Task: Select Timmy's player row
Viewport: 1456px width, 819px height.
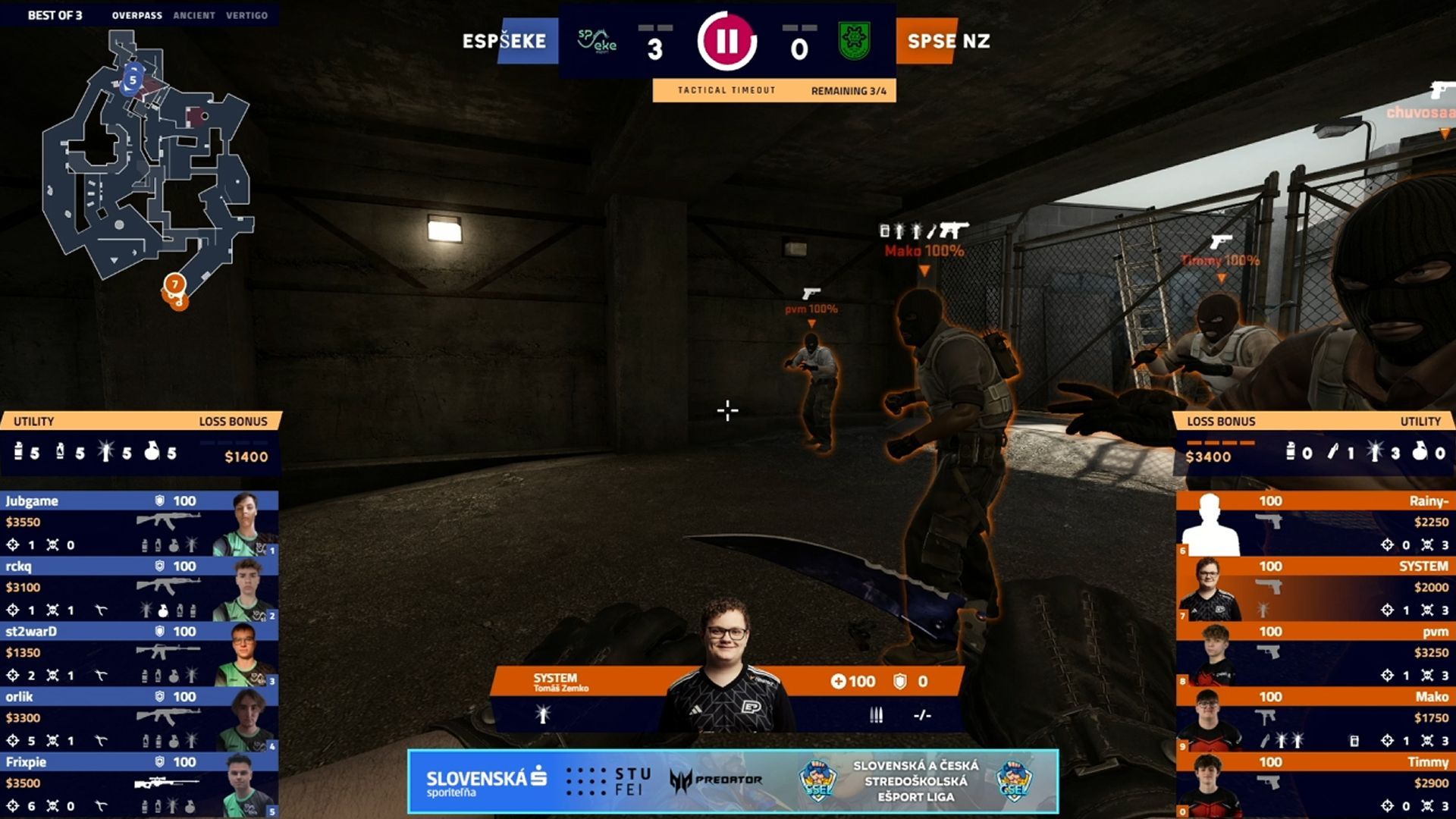Action: tap(1315, 783)
